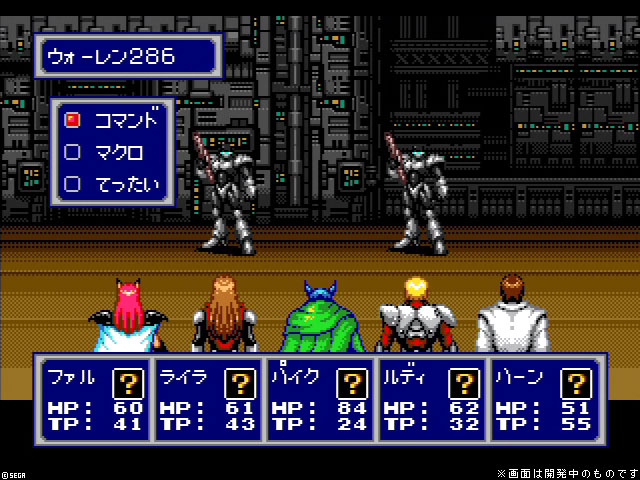This screenshot has width=640, height=480.
Task: Click ルディ's question mark action icon
Action: pos(463,382)
